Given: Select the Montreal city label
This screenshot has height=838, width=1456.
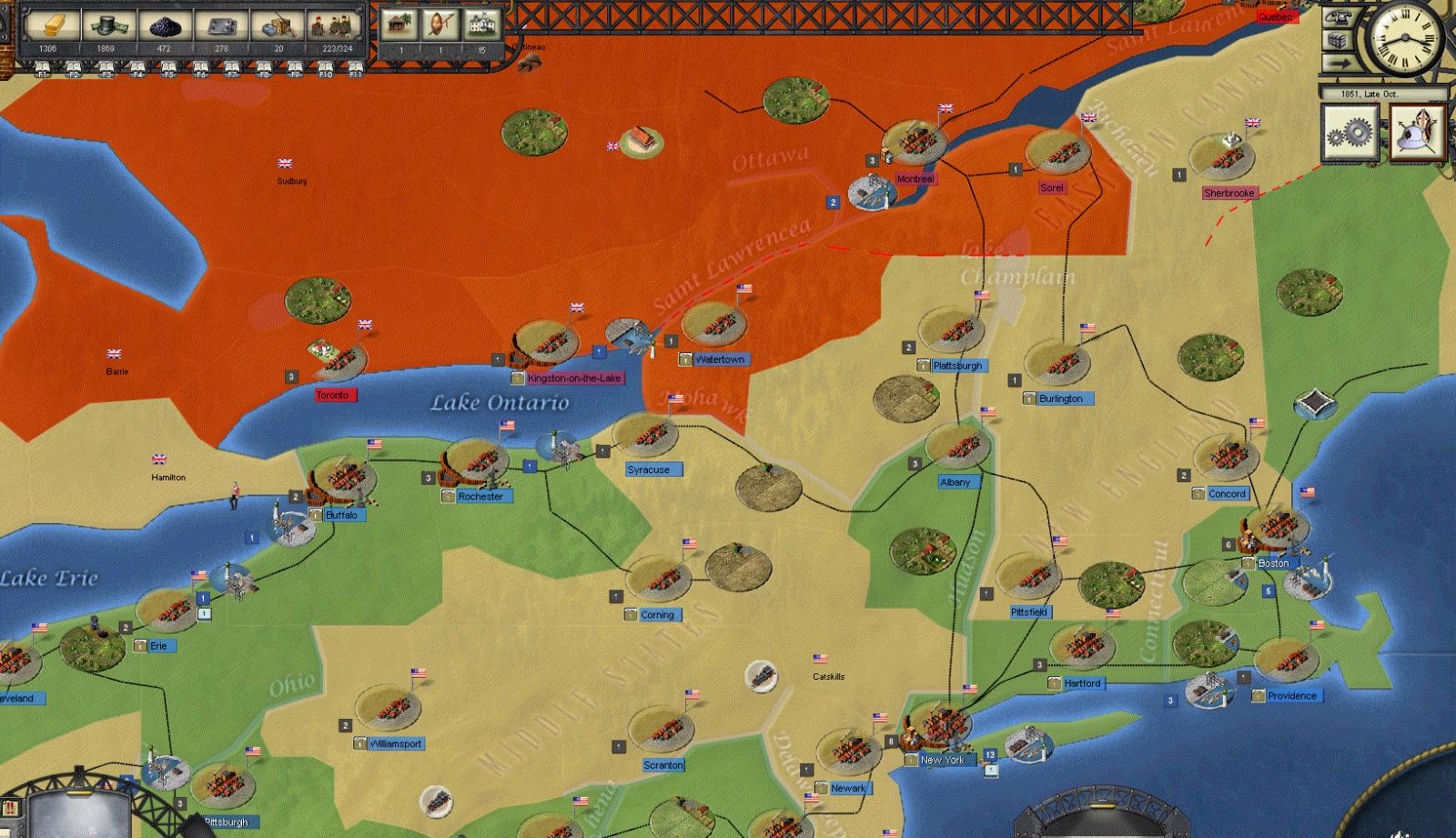Looking at the screenshot, I should click(x=915, y=179).
